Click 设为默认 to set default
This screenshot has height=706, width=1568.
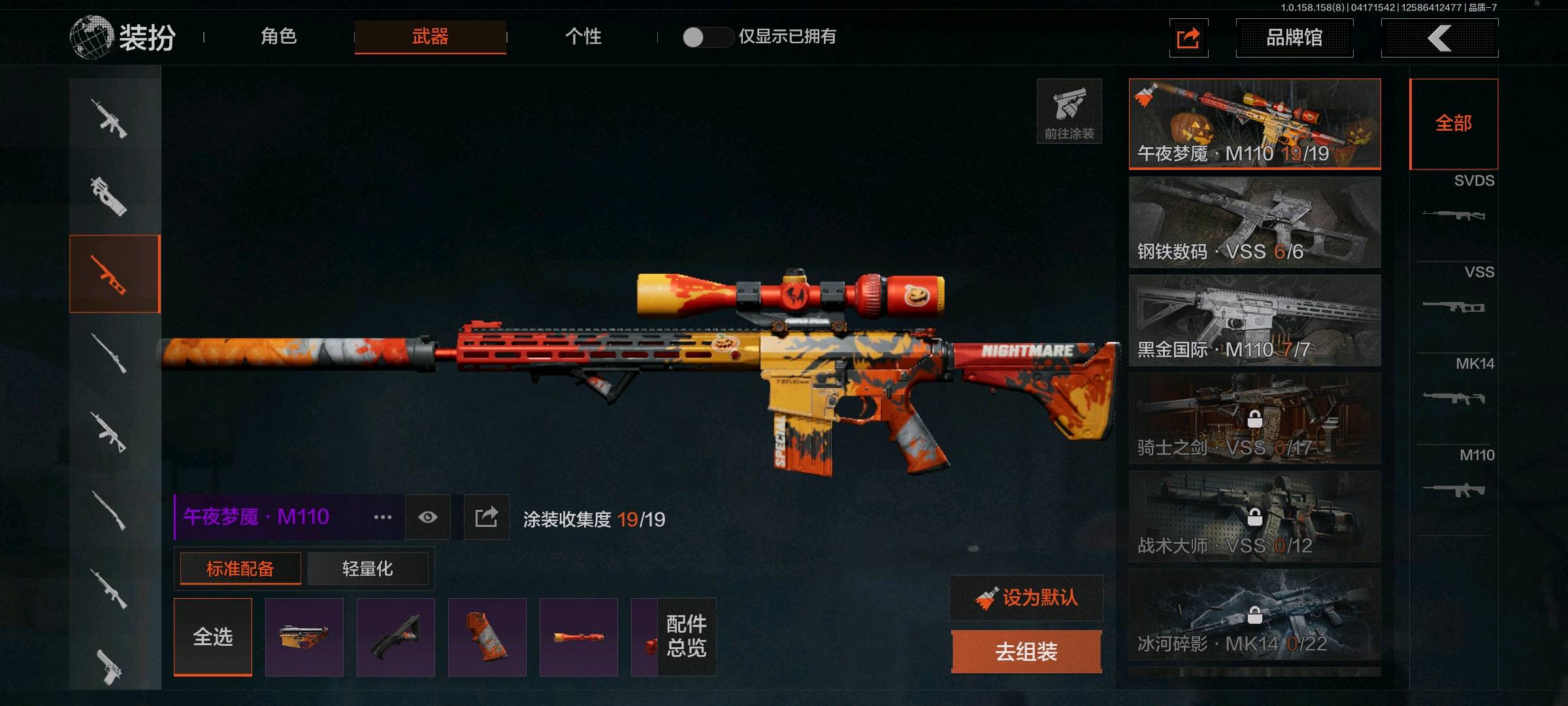click(1026, 597)
